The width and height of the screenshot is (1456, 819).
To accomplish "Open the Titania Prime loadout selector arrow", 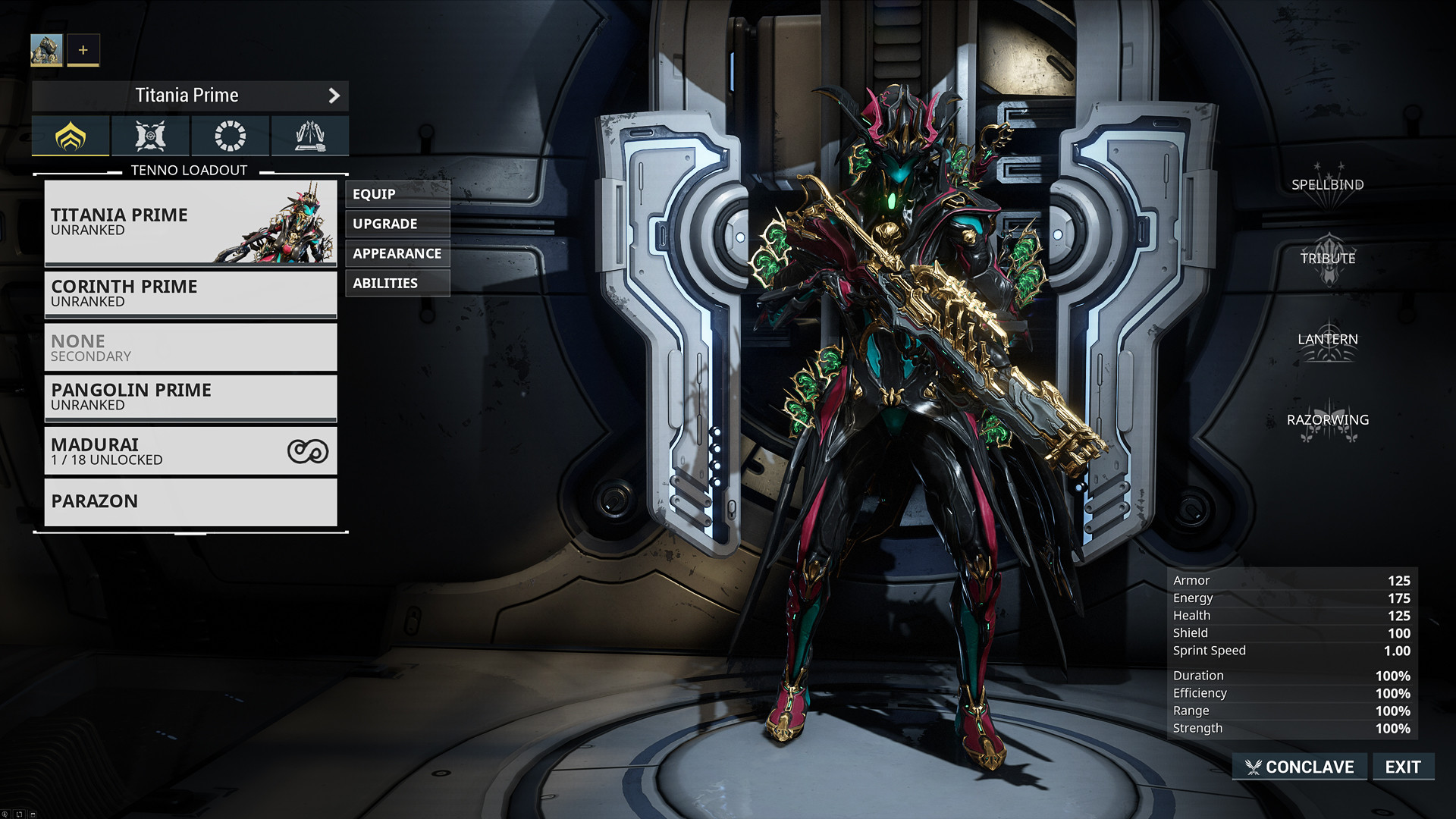I will [334, 96].
